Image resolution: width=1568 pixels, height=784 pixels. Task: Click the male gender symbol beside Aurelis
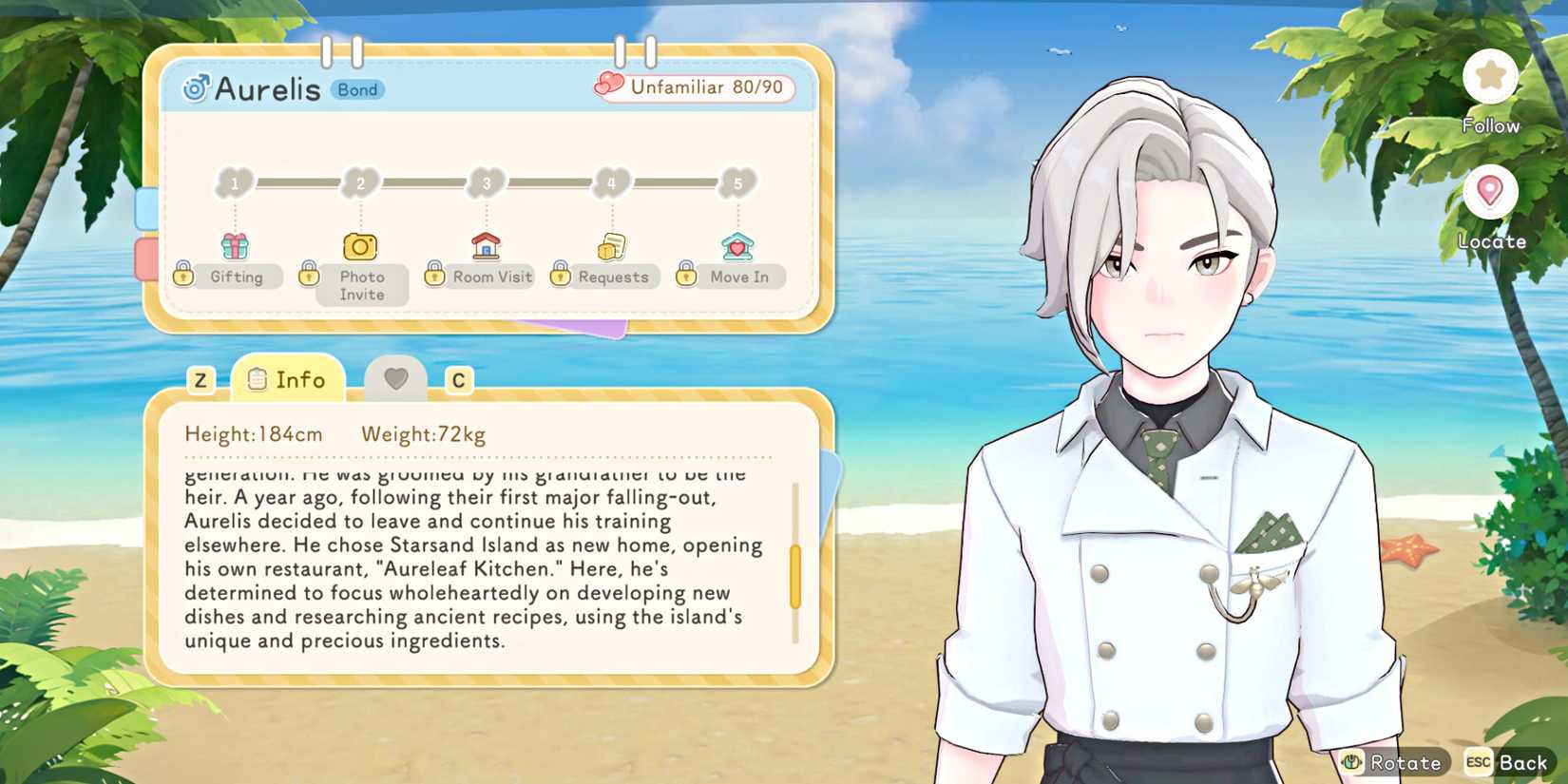pyautogui.click(x=196, y=88)
